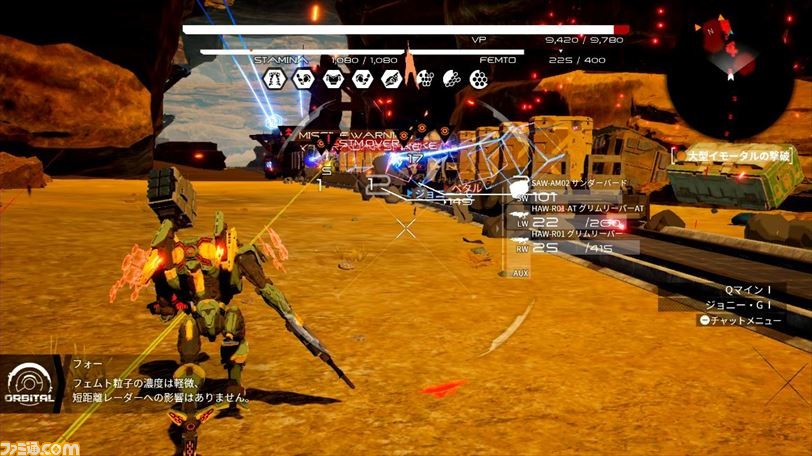Select the AUX equipment slot
This screenshot has height=456, width=812.
pos(520,272)
